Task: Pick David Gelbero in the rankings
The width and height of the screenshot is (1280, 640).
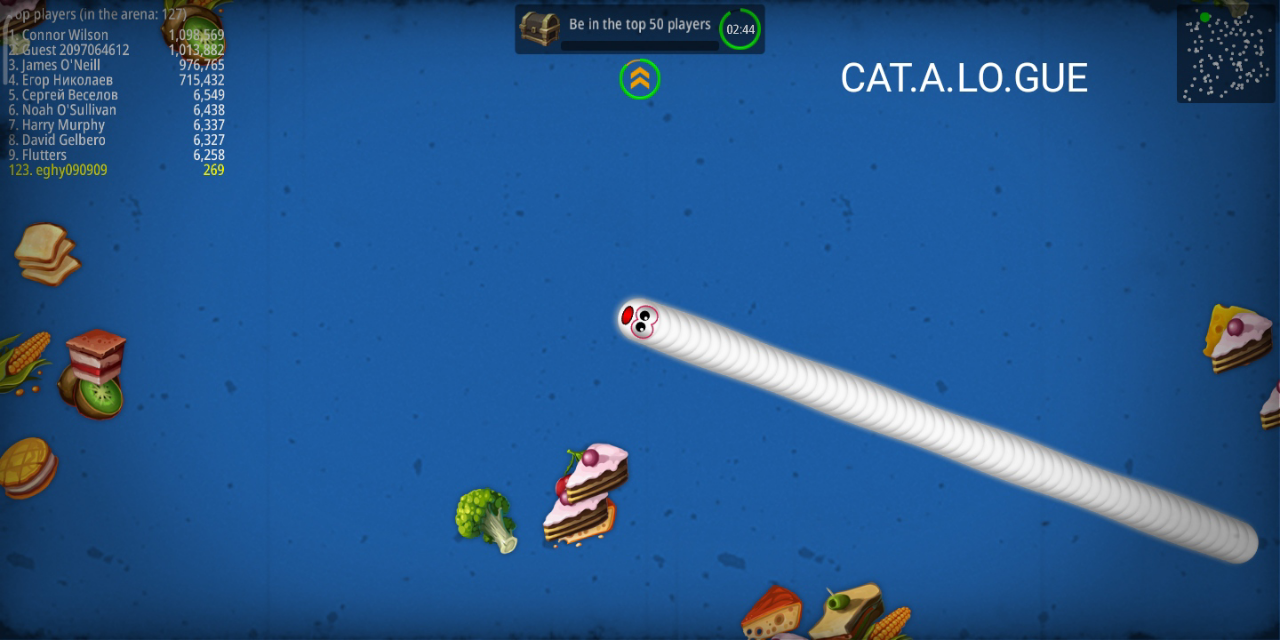Action: click(x=116, y=140)
